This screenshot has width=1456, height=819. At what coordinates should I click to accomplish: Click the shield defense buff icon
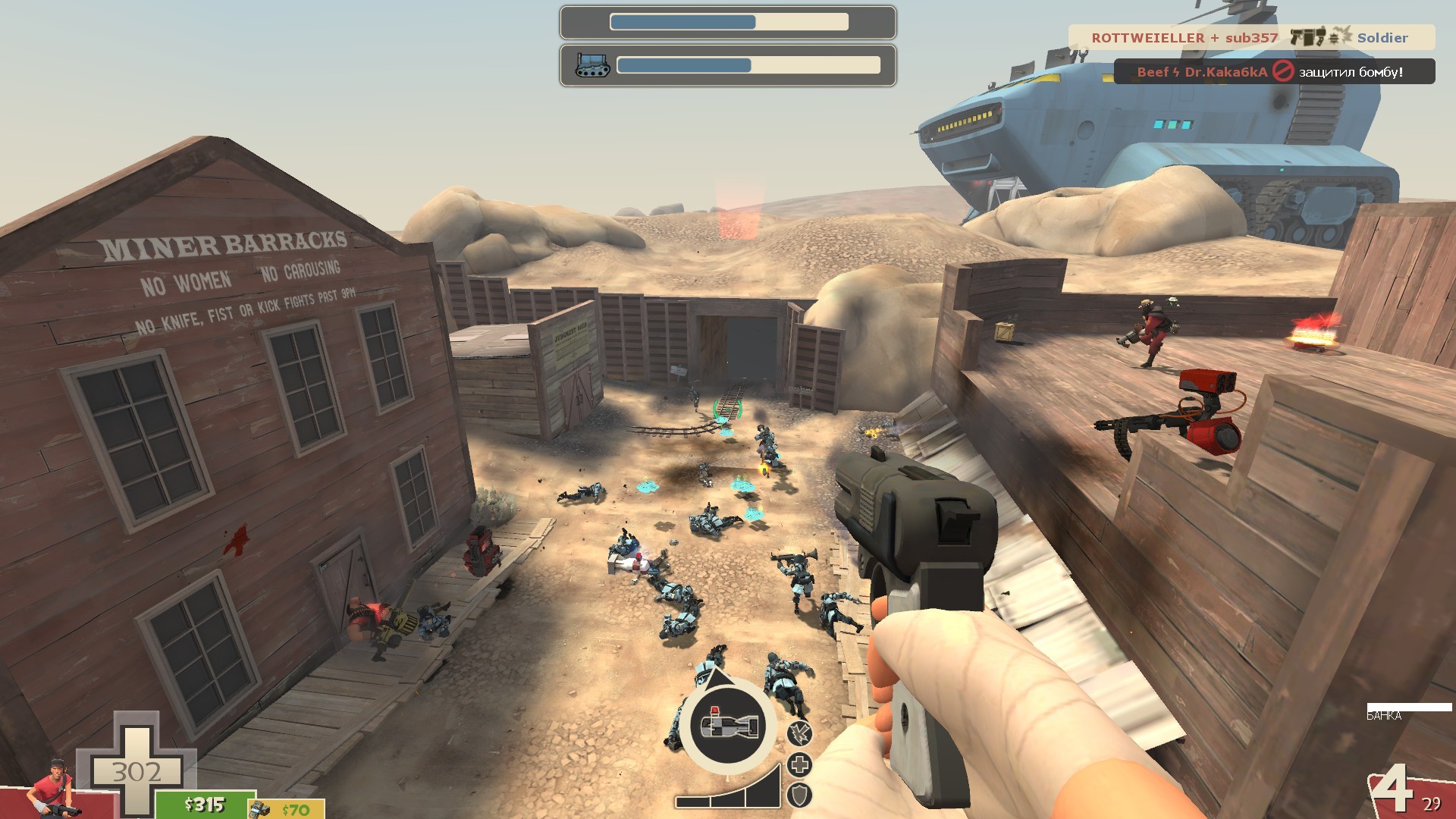click(x=799, y=795)
